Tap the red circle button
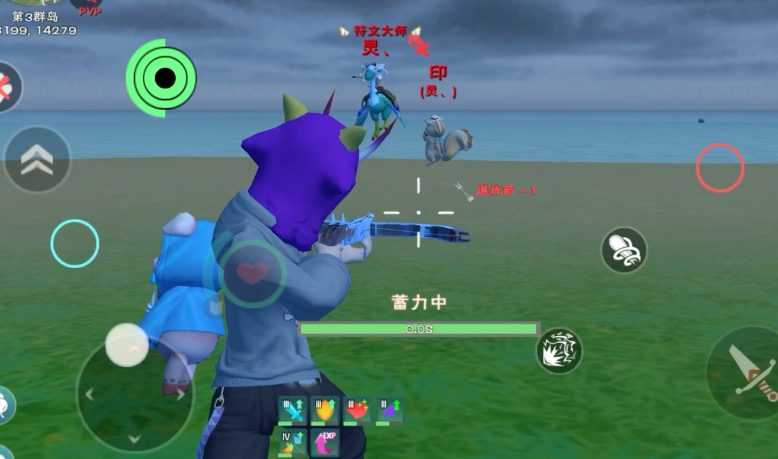778x459 pixels. click(x=720, y=168)
